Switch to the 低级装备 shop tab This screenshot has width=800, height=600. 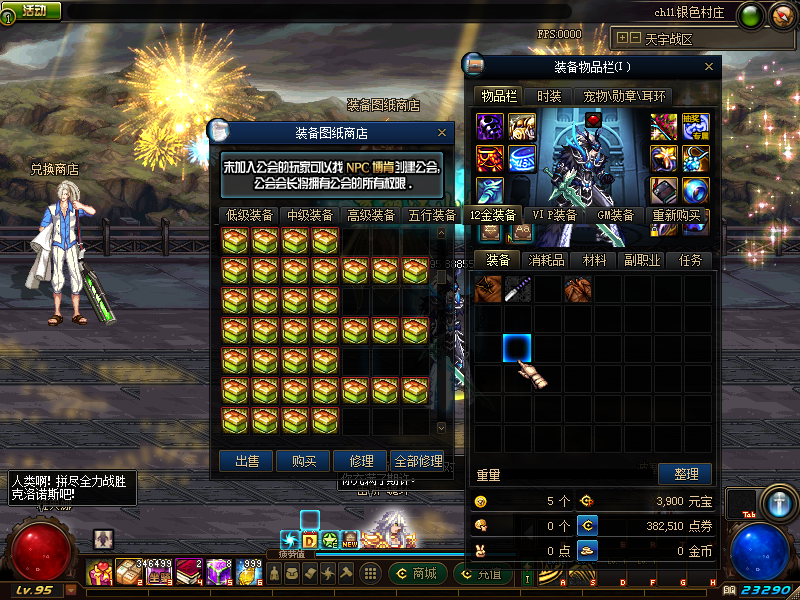click(x=249, y=215)
